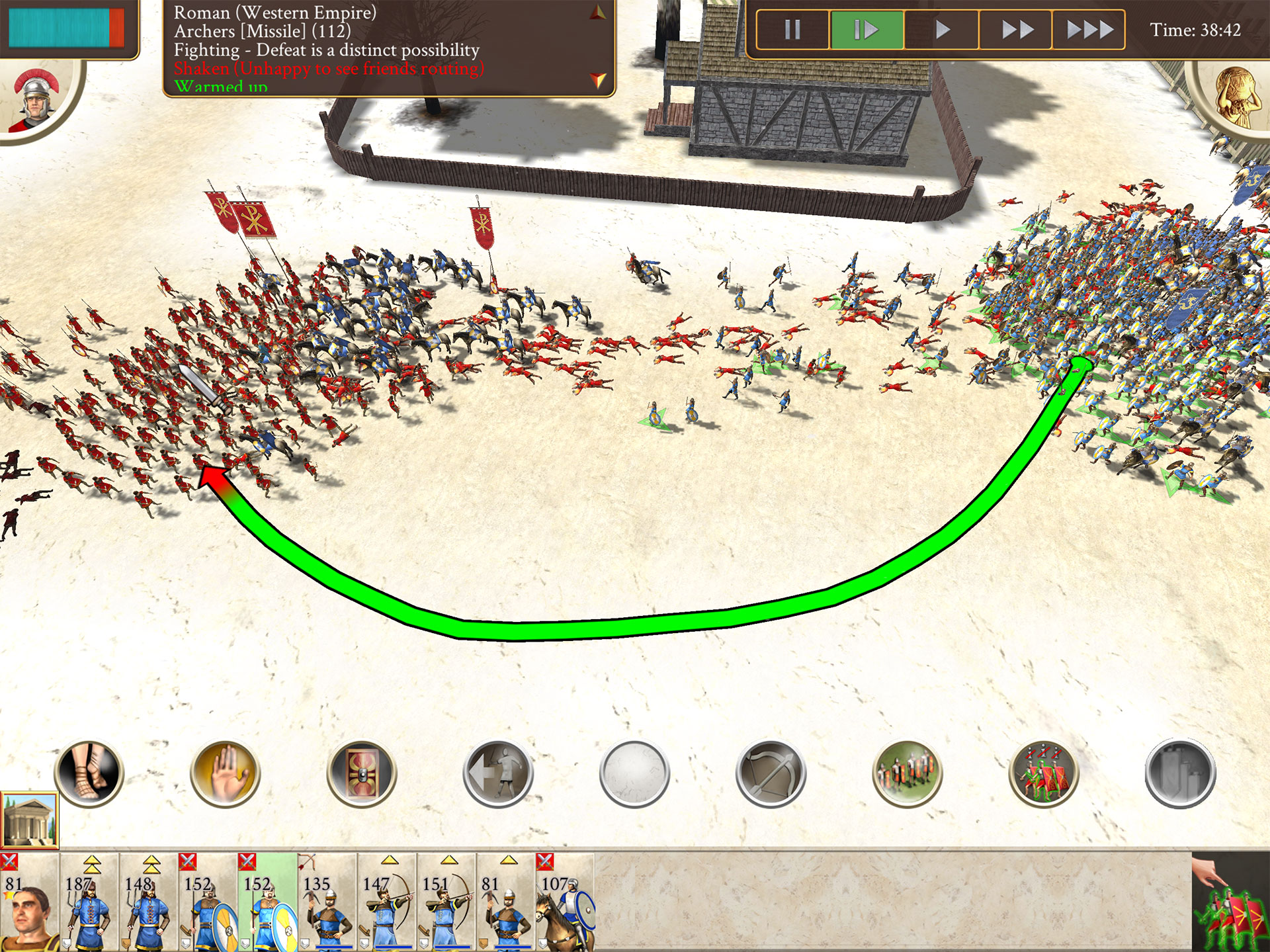The image size is (1270, 952).
Task: Open the temple building icon
Action: click(x=29, y=820)
